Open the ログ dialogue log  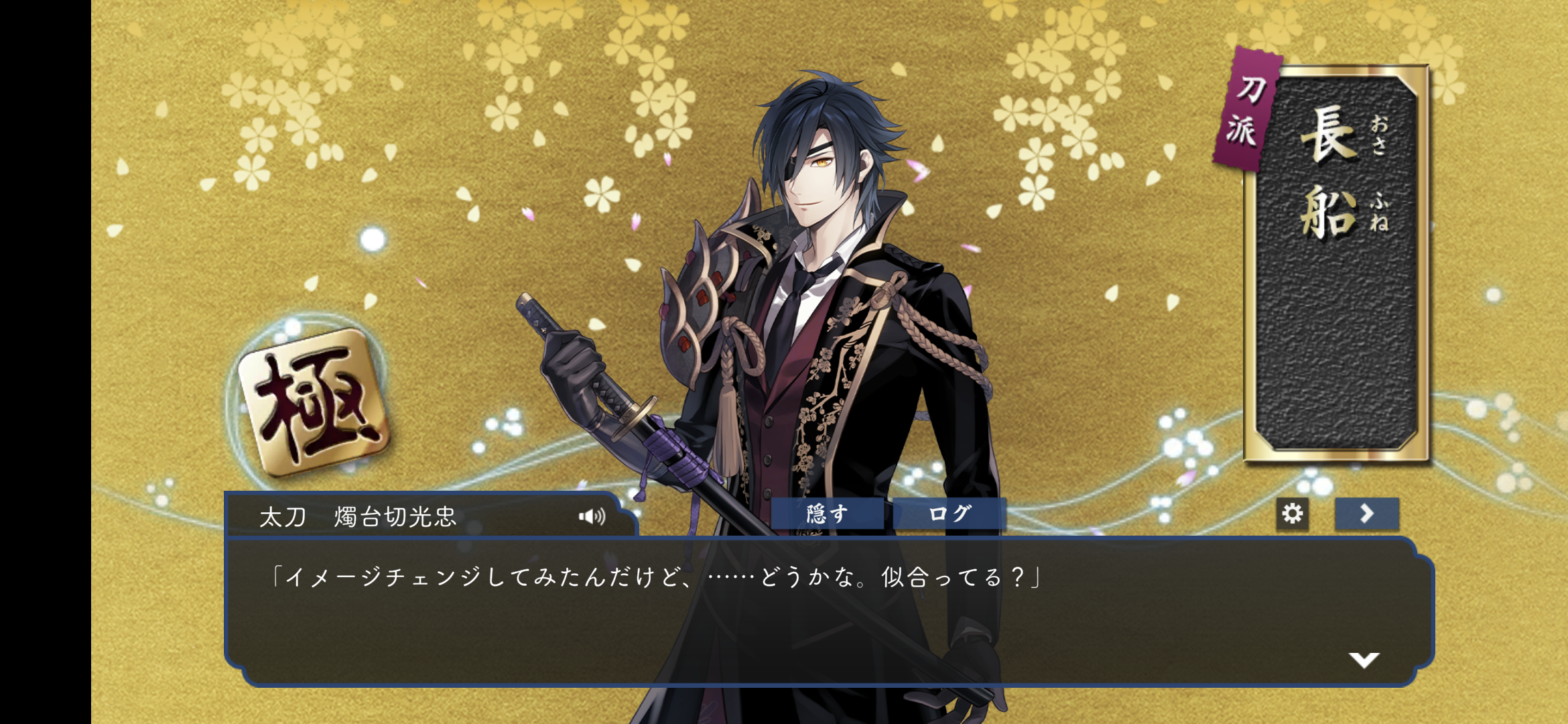pyautogui.click(x=950, y=514)
